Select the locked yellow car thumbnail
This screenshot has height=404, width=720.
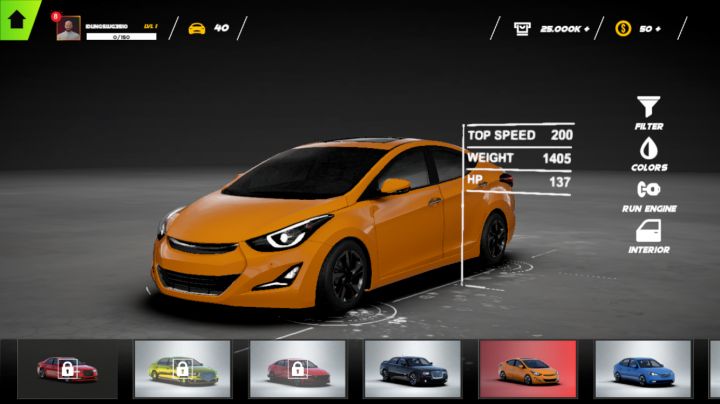click(x=182, y=369)
